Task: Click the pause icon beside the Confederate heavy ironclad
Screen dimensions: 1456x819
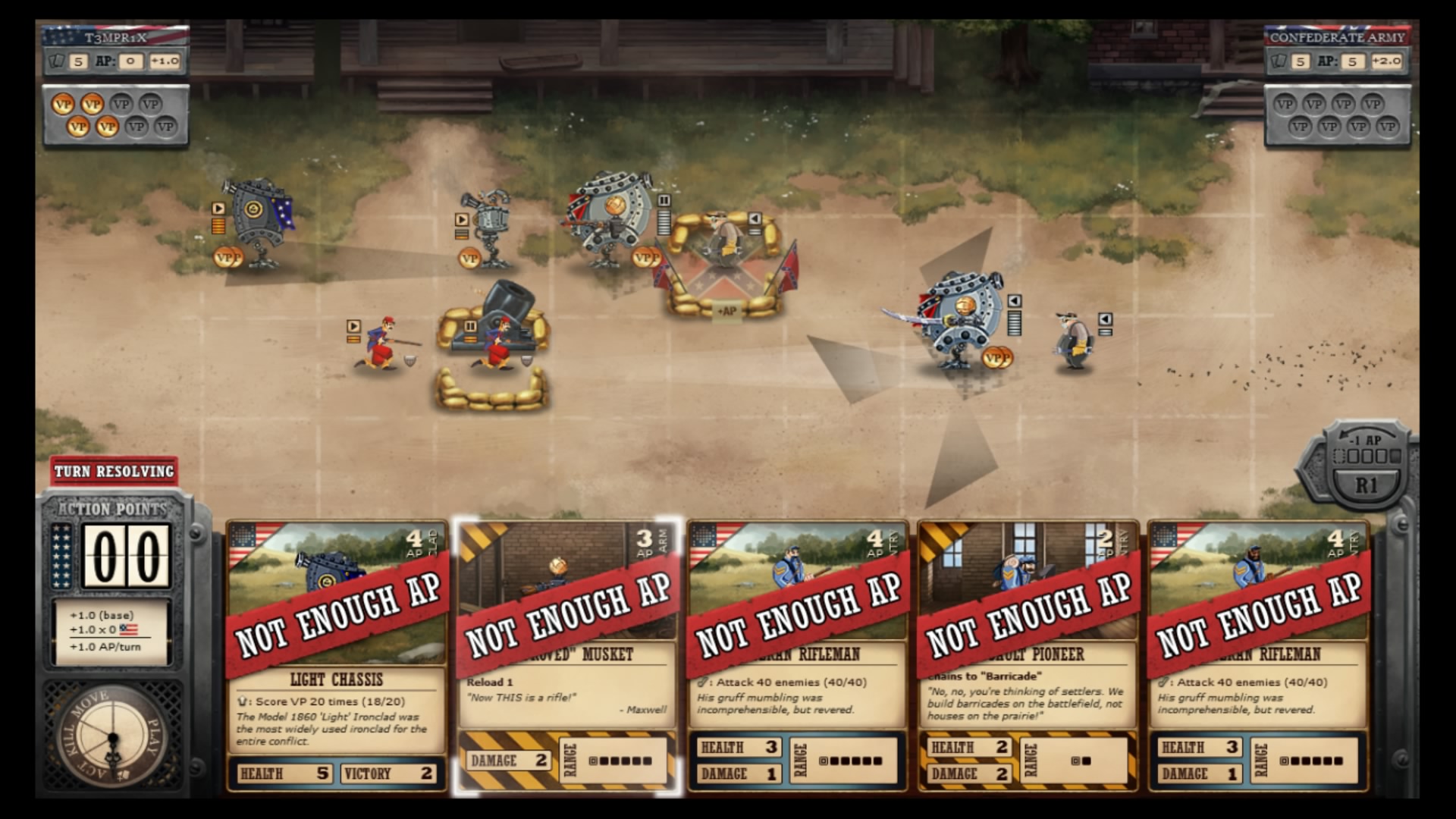Action: click(664, 202)
